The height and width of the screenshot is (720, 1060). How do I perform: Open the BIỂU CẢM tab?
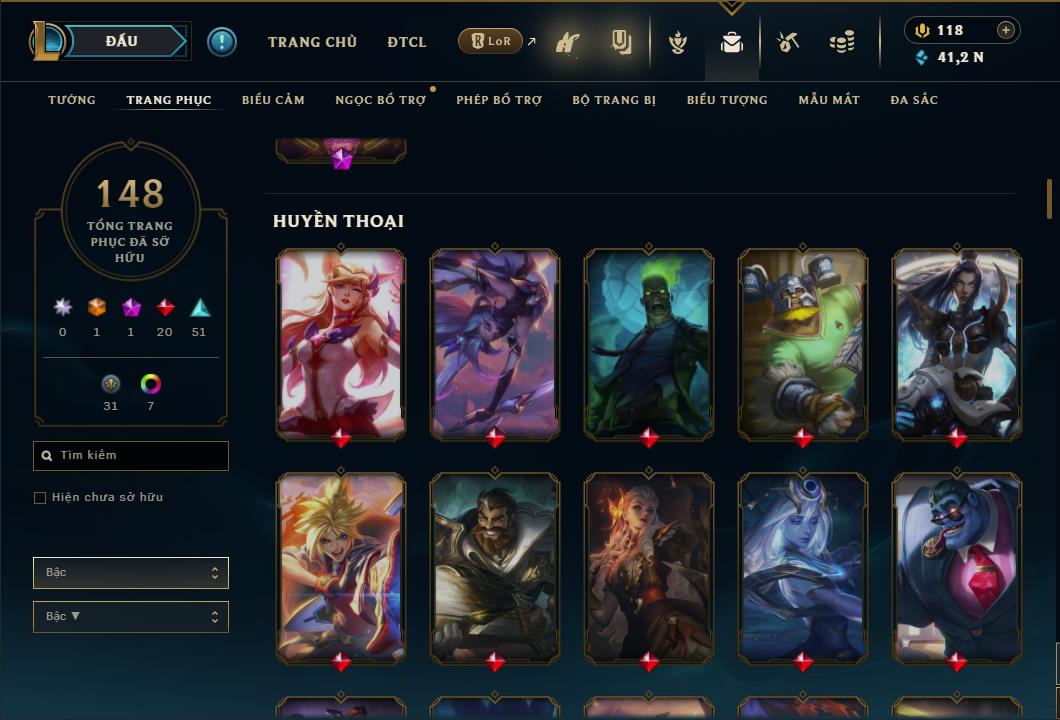273,100
